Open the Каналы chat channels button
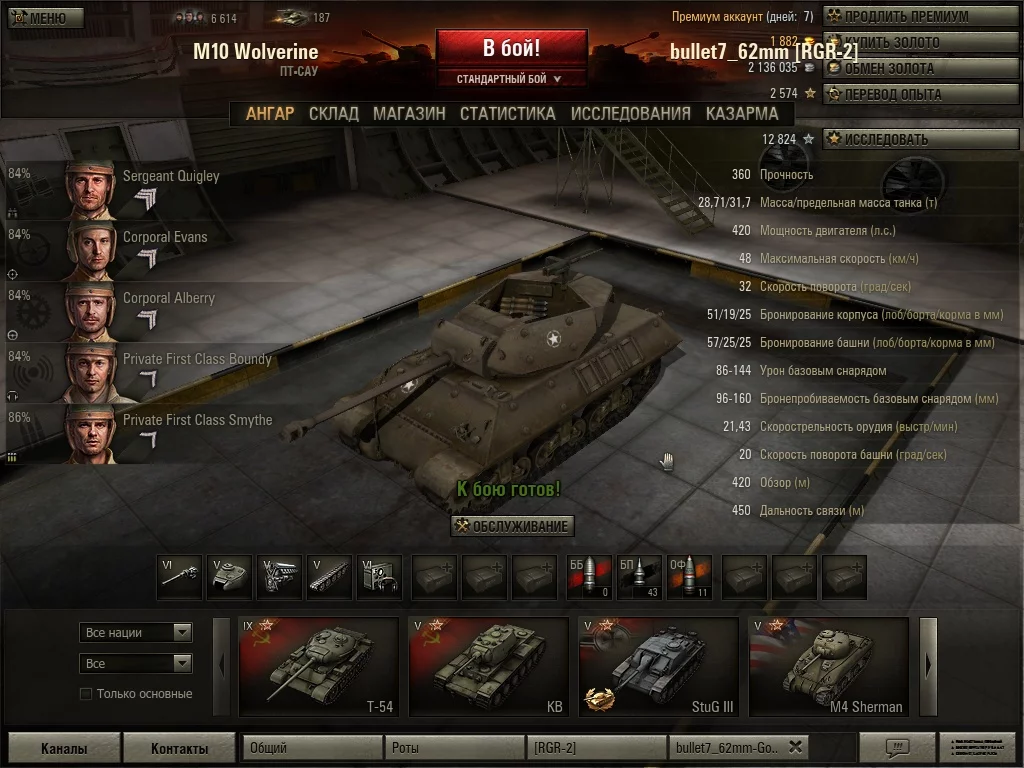The image size is (1024, 768). click(64, 748)
